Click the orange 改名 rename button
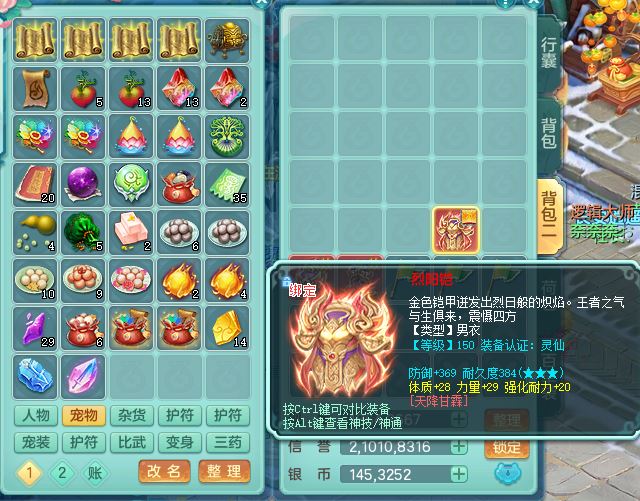Viewport: 640px width, 501px height. (165, 471)
